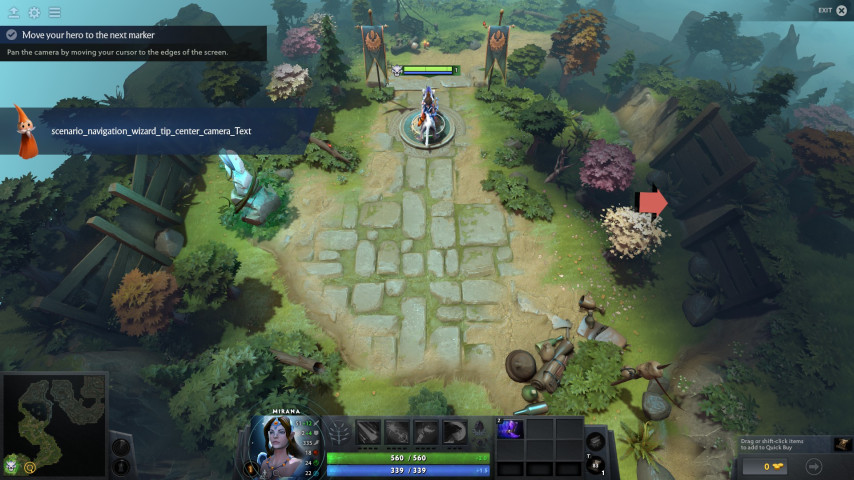This screenshot has width=854, height=480.
Task: Click the neutral item slot right of inventory
Action: pyautogui.click(x=595, y=440)
